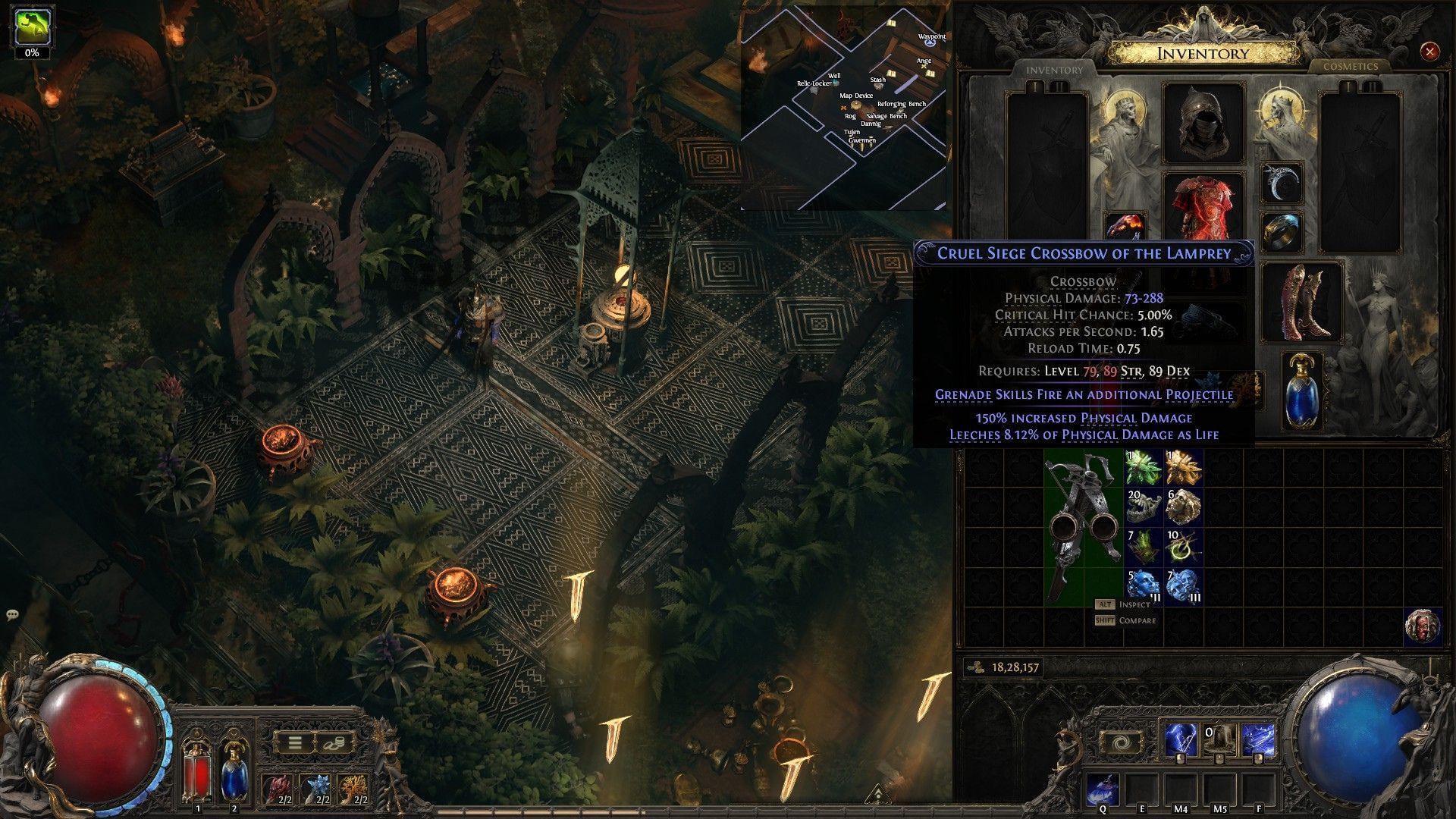Select the green crystal shard stack
Screen dimensions: 1456x819
point(1143,467)
